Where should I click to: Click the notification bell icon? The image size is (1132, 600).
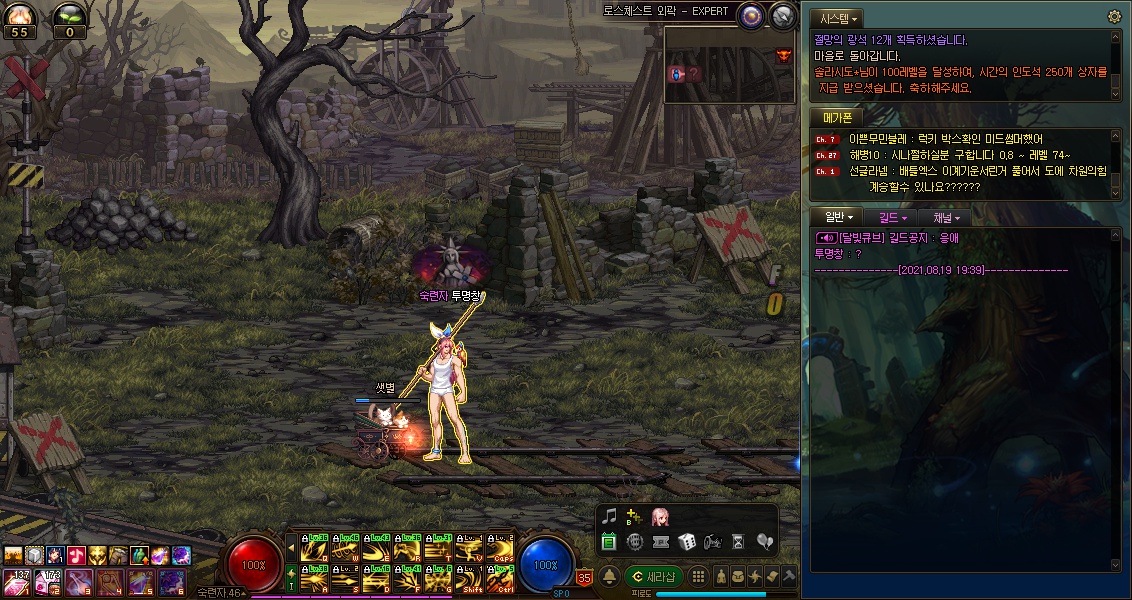coord(608,576)
